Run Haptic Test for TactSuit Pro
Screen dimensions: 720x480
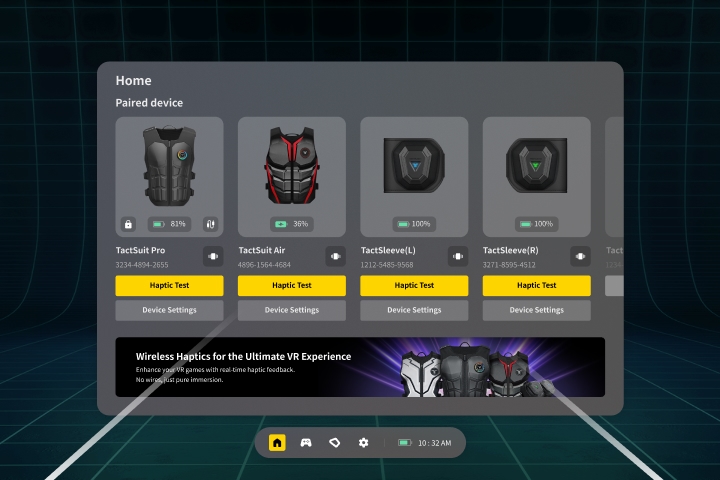coord(169,285)
